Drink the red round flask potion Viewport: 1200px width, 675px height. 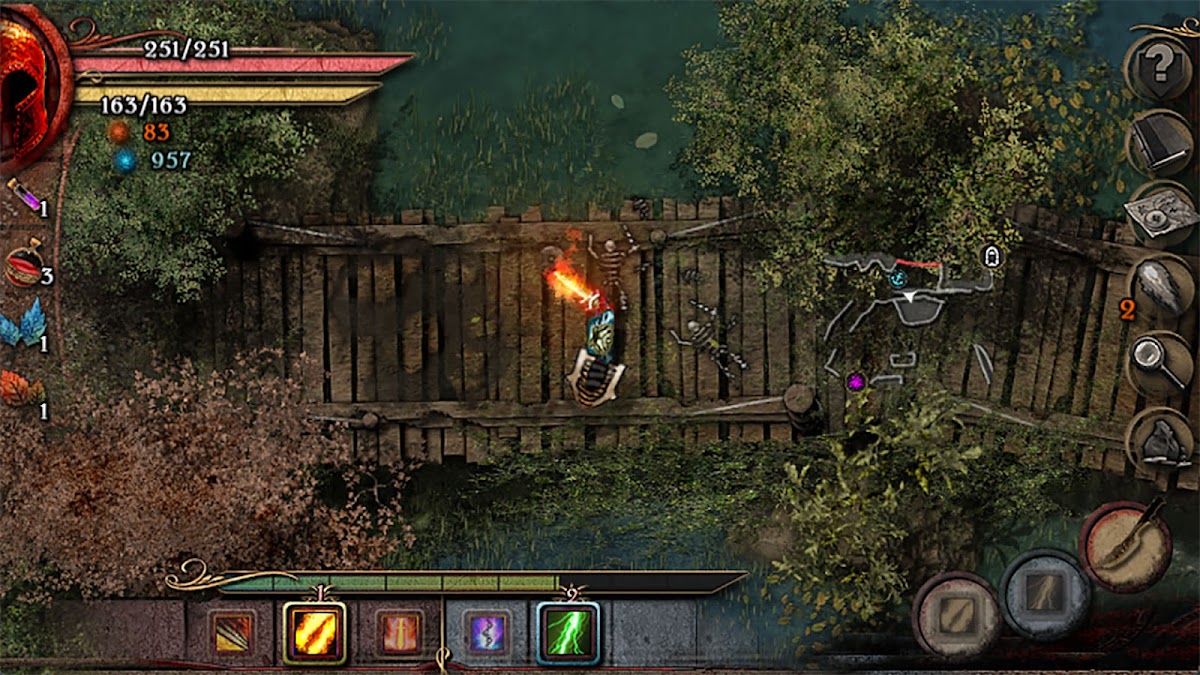tap(22, 265)
